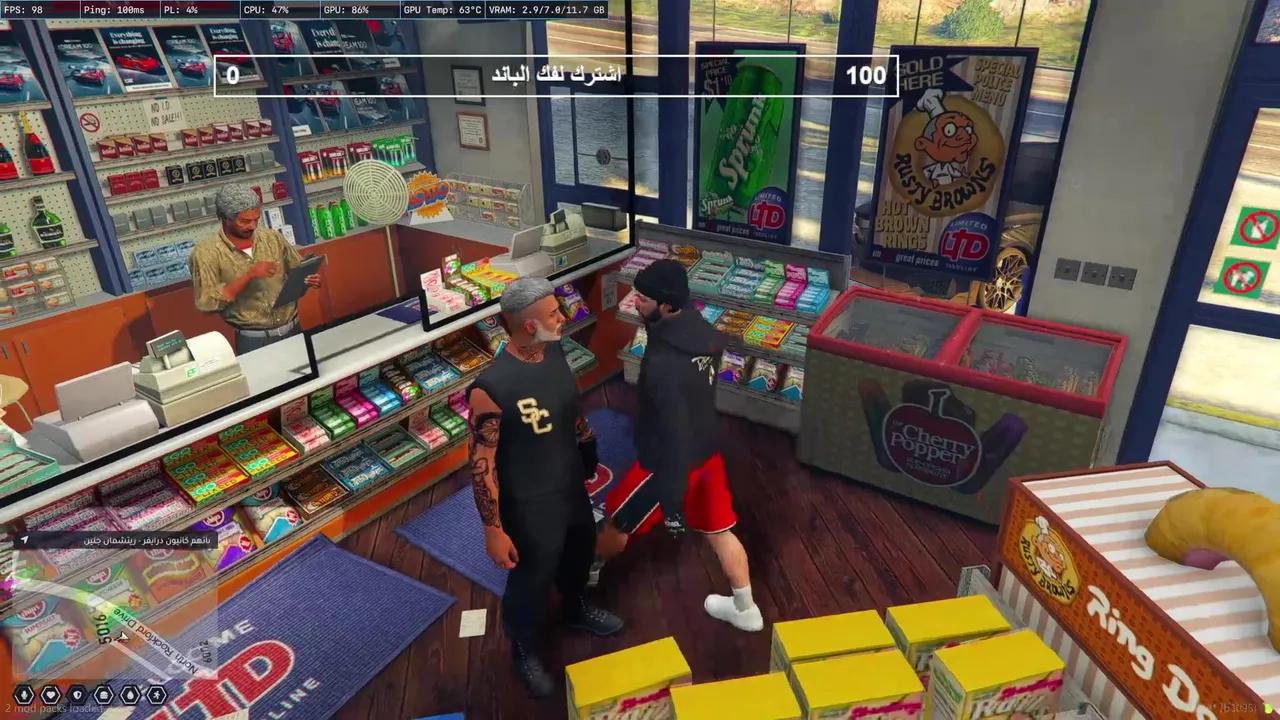Screen dimensions: 1280x720
Task: Click the "100" counter on the progress banner
Action: [866, 74]
